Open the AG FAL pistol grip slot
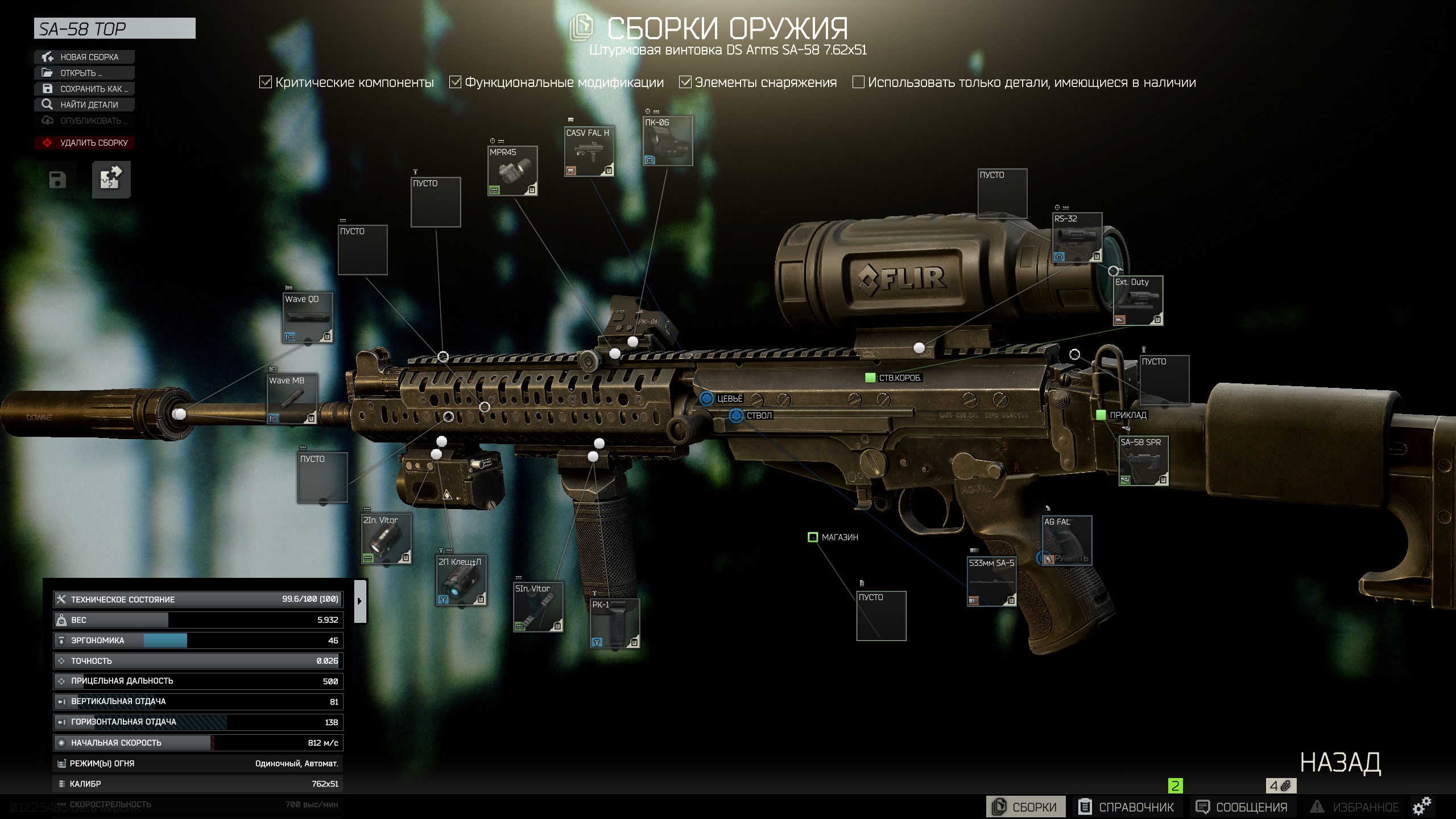Image resolution: width=1456 pixels, height=819 pixels. pyautogui.click(x=1066, y=540)
